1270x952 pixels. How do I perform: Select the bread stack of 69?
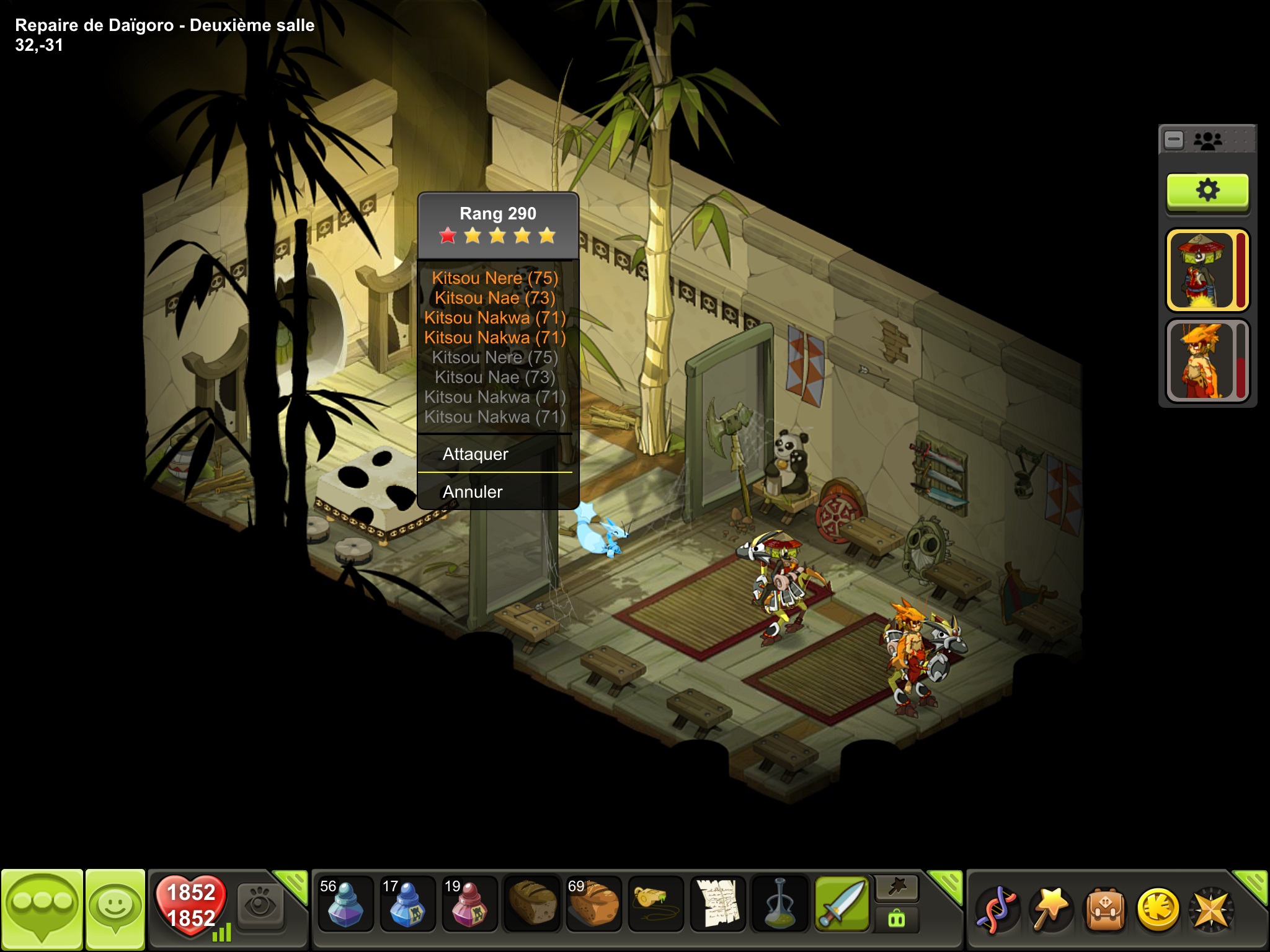click(x=593, y=903)
